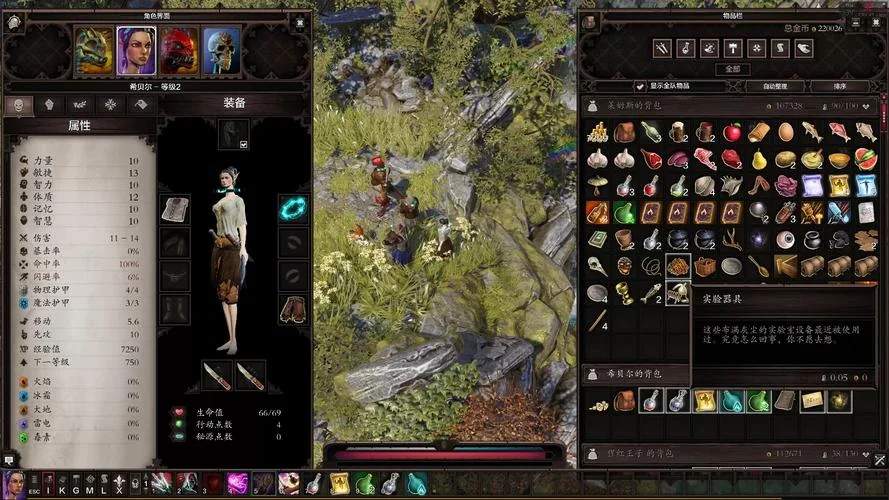Filter inventory by weapons category icon
Viewport: 889px width, 500px height.
click(662, 47)
